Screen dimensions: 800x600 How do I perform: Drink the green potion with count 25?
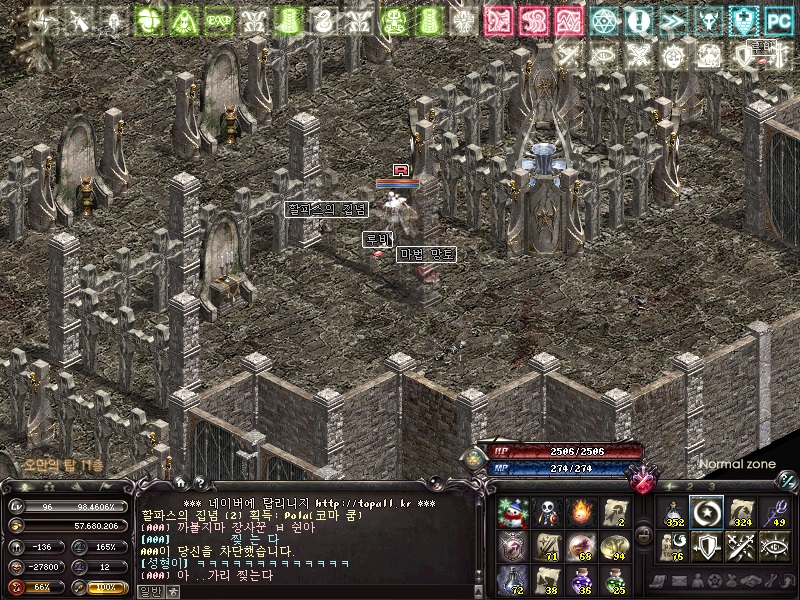point(615,579)
